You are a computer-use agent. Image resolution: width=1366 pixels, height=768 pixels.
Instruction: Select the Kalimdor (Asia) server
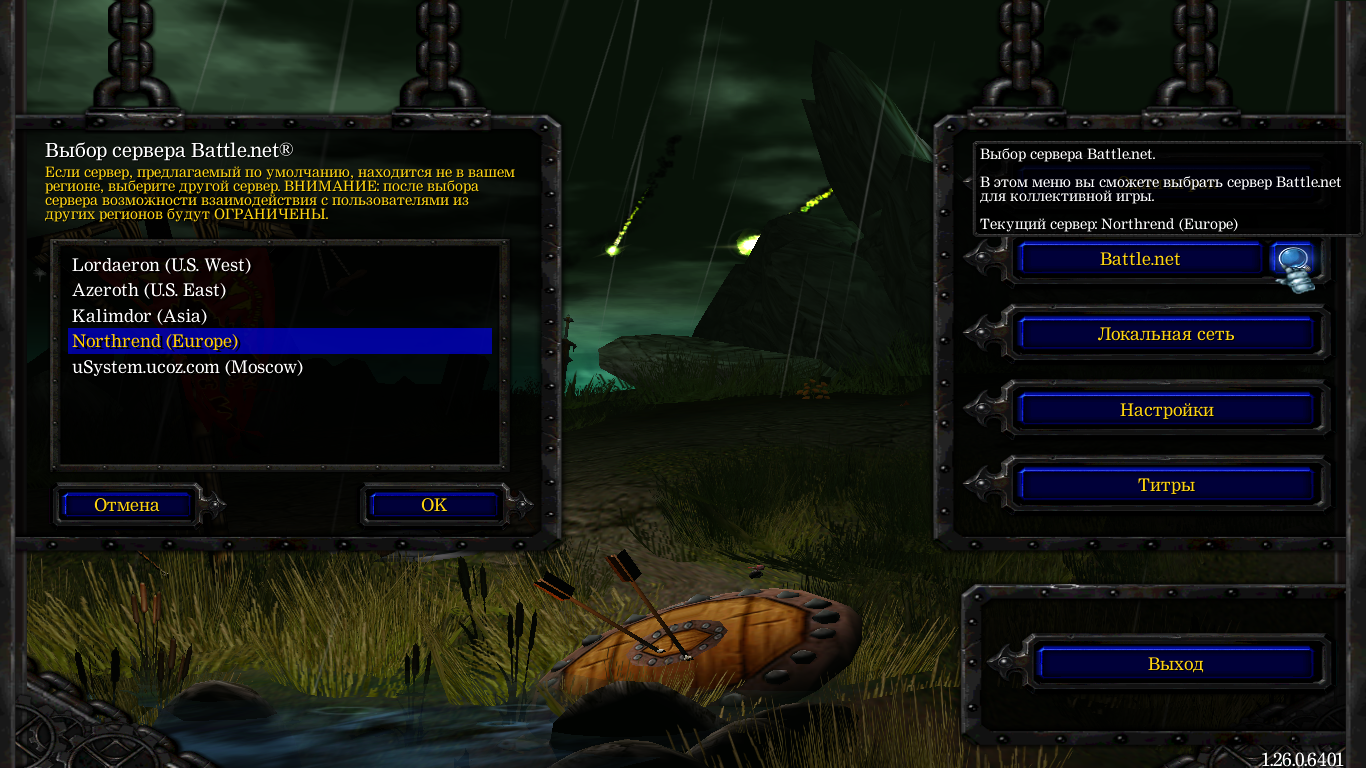click(138, 316)
